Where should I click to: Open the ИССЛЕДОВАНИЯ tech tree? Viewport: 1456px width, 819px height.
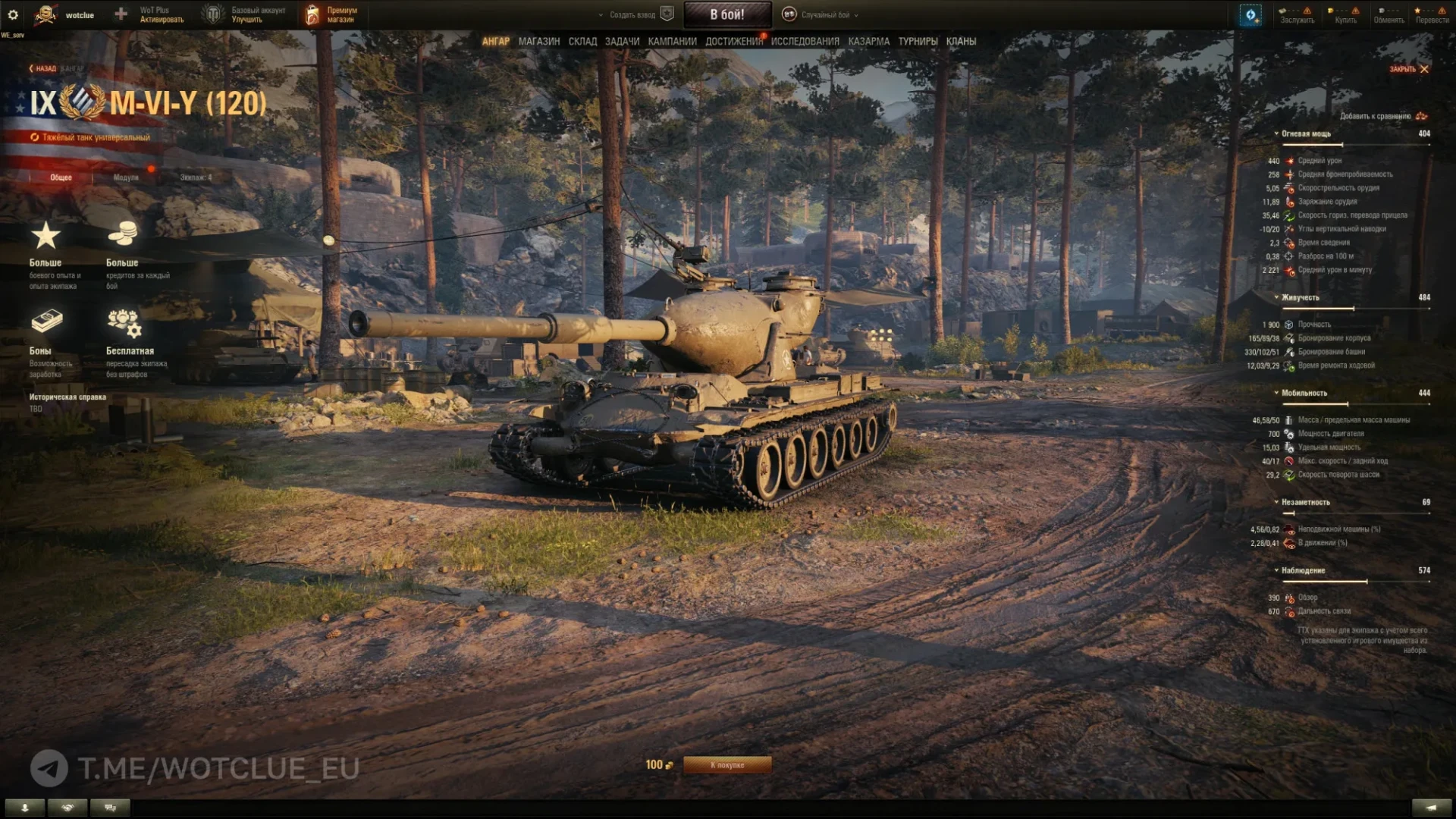[805, 42]
